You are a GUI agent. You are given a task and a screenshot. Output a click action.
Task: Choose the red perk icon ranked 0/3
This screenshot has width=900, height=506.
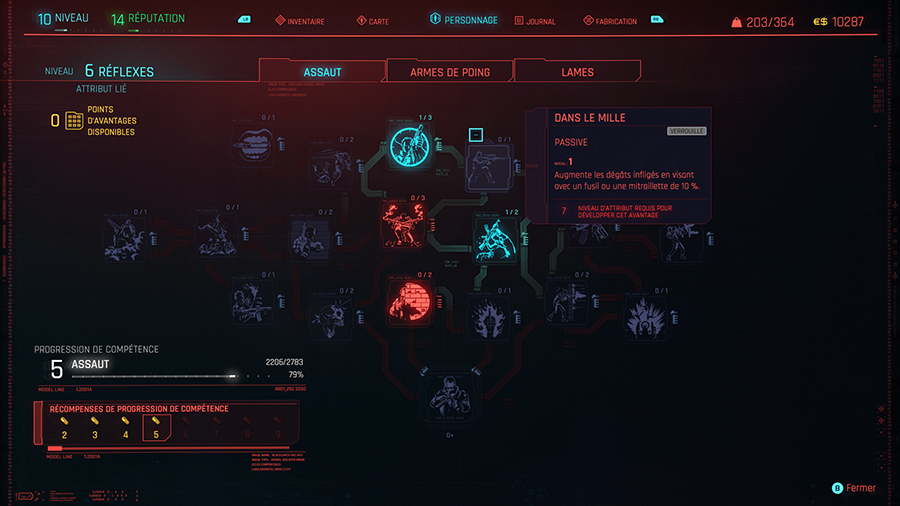click(403, 225)
